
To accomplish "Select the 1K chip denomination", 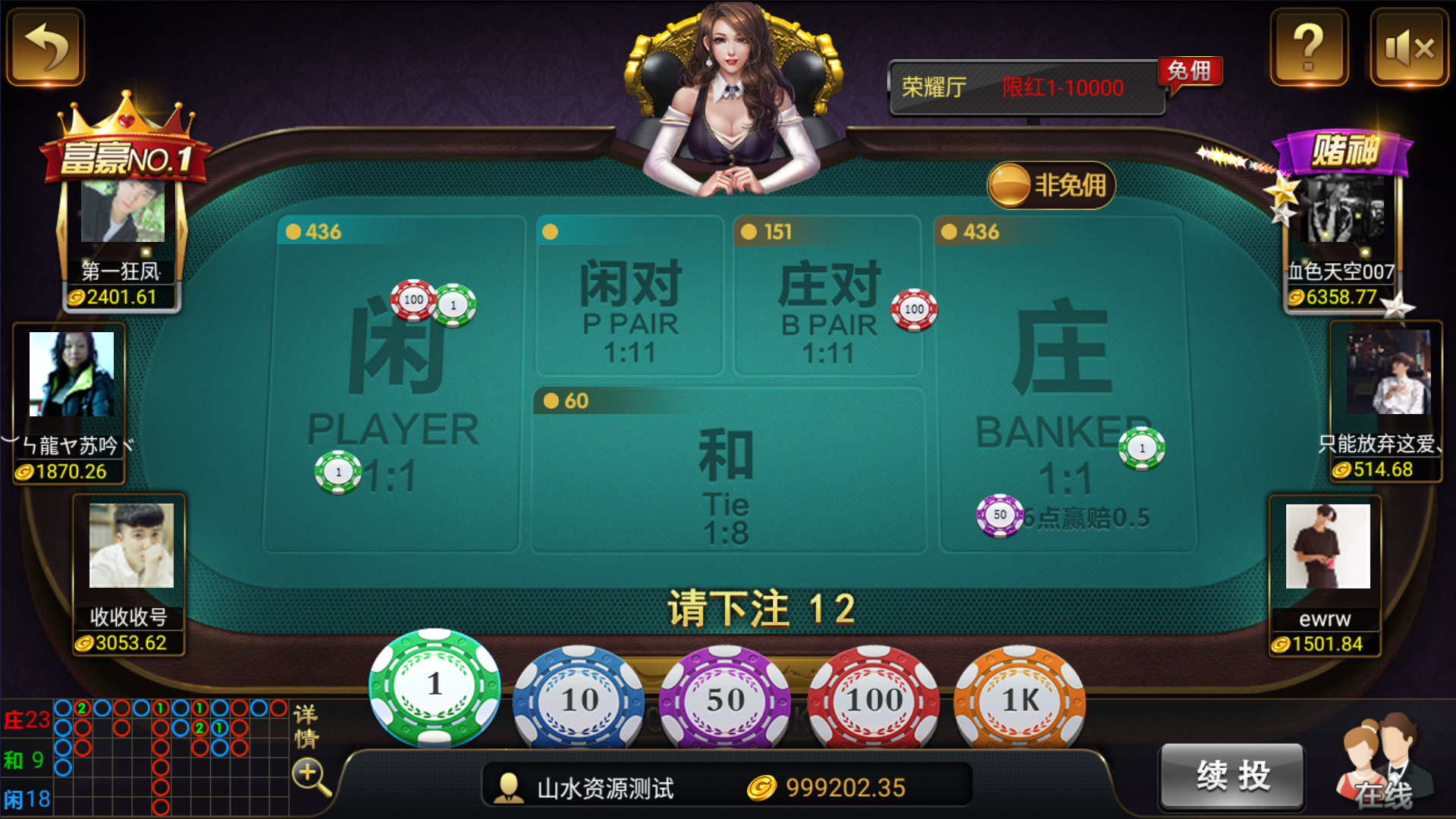I will (1021, 699).
